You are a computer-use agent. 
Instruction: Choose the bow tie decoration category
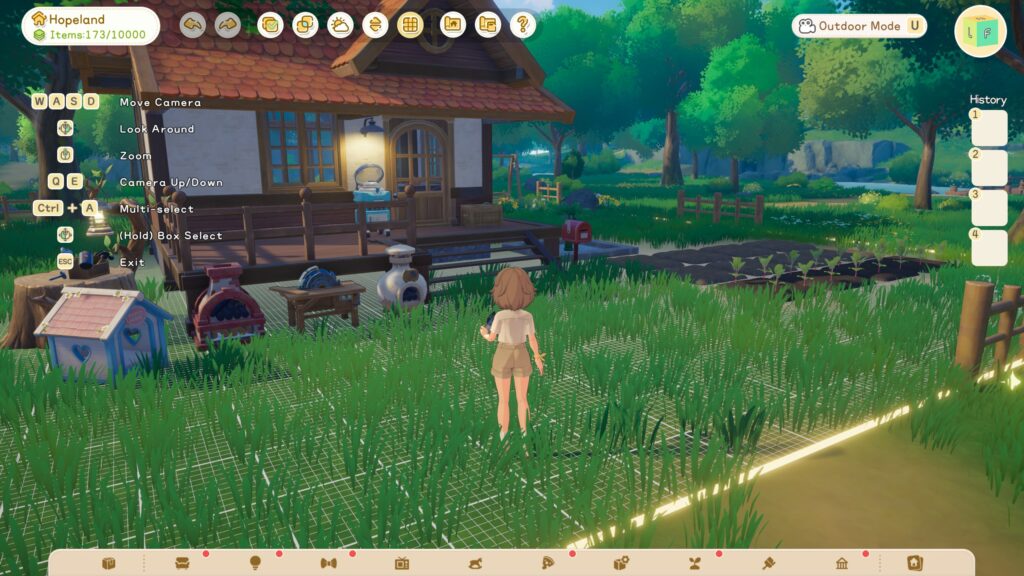click(328, 563)
